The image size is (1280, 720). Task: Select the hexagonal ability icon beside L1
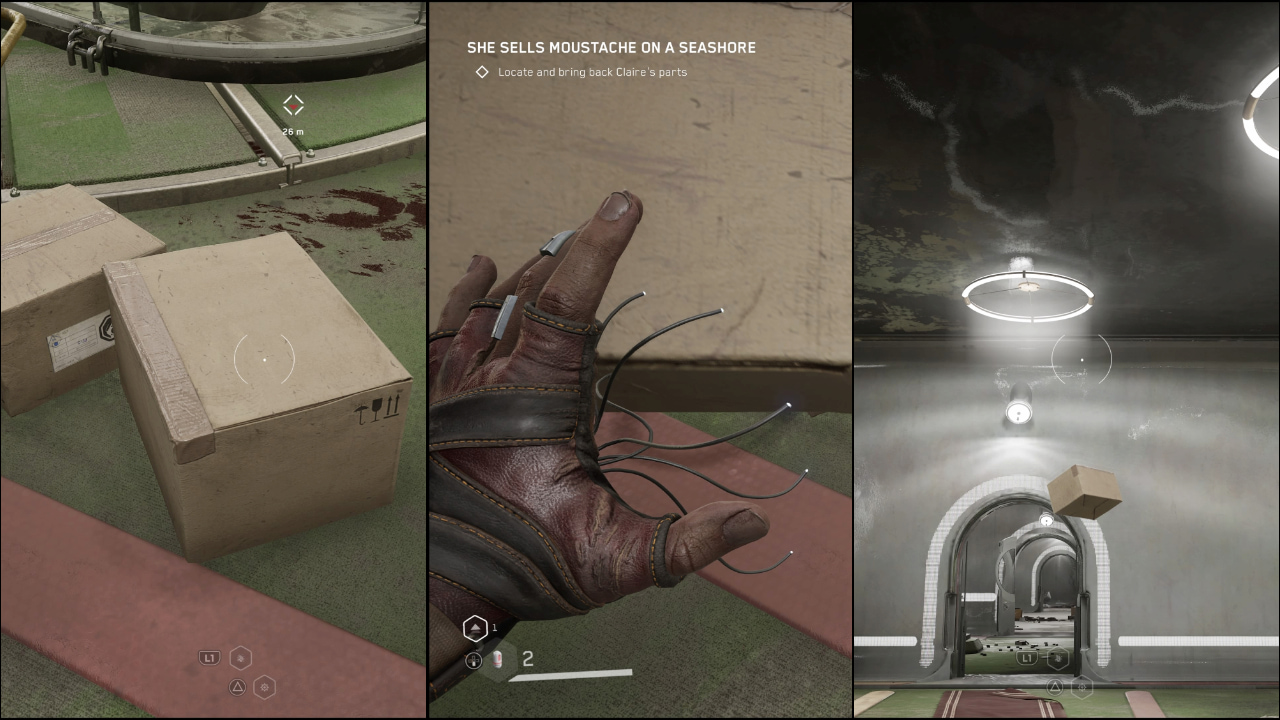coord(240,658)
